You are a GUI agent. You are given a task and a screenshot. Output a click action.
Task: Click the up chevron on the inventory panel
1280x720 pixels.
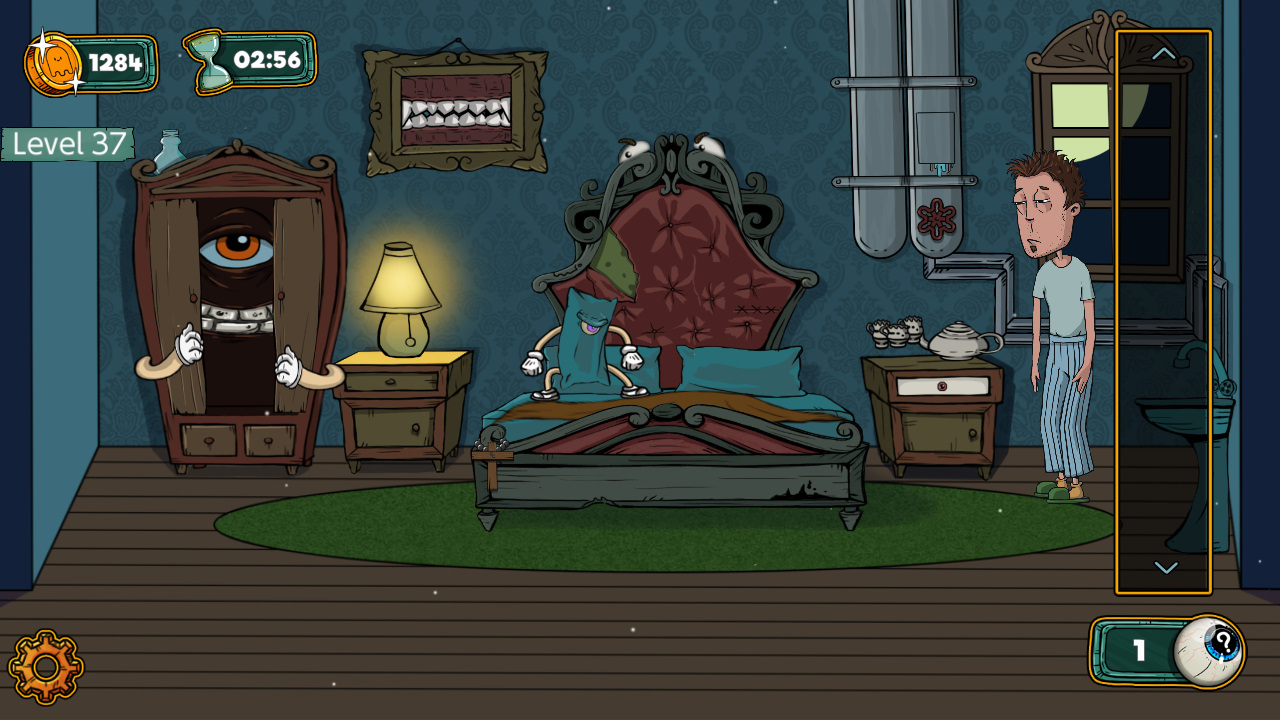[1163, 54]
